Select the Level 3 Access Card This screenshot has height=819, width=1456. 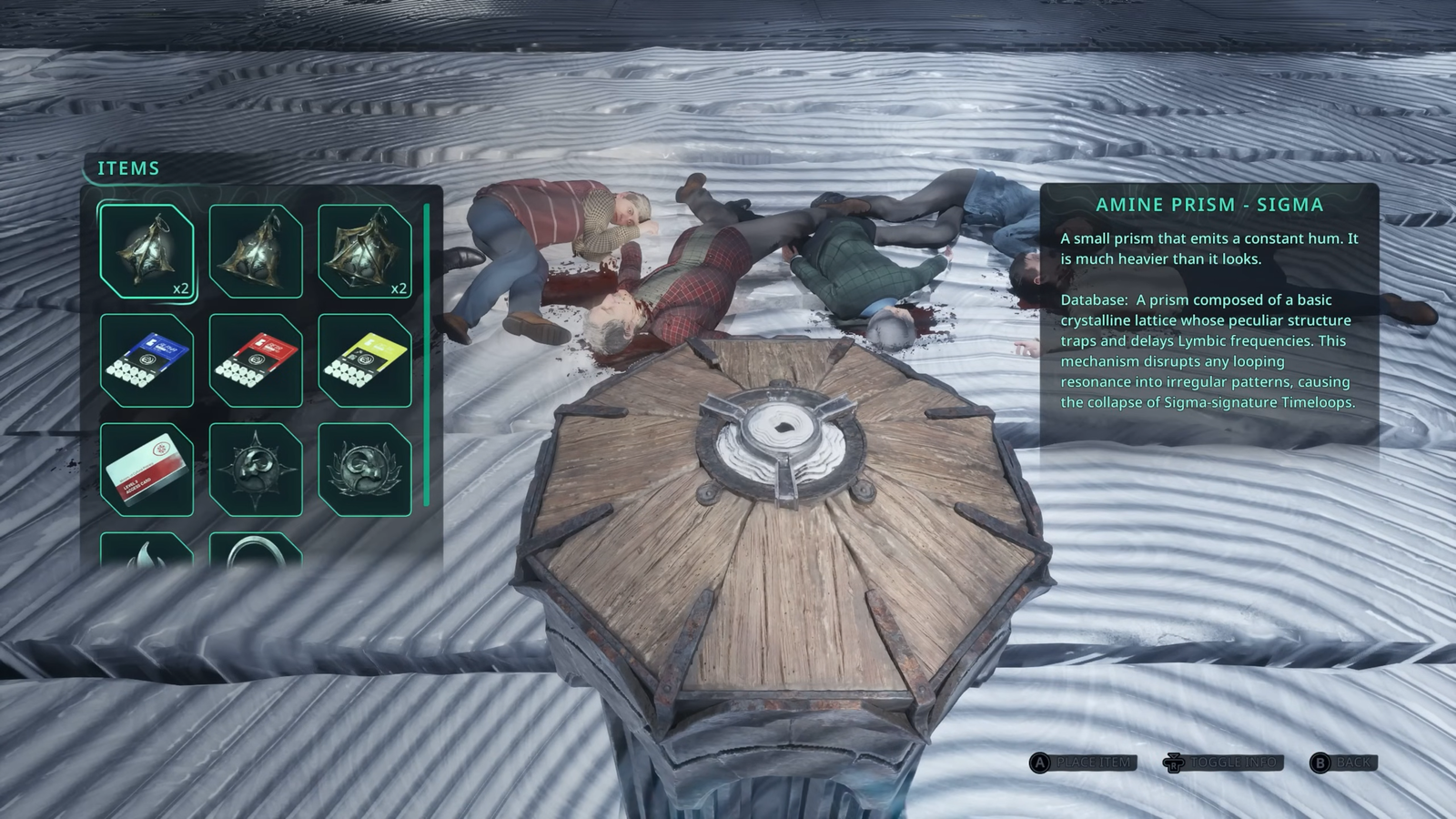point(147,470)
